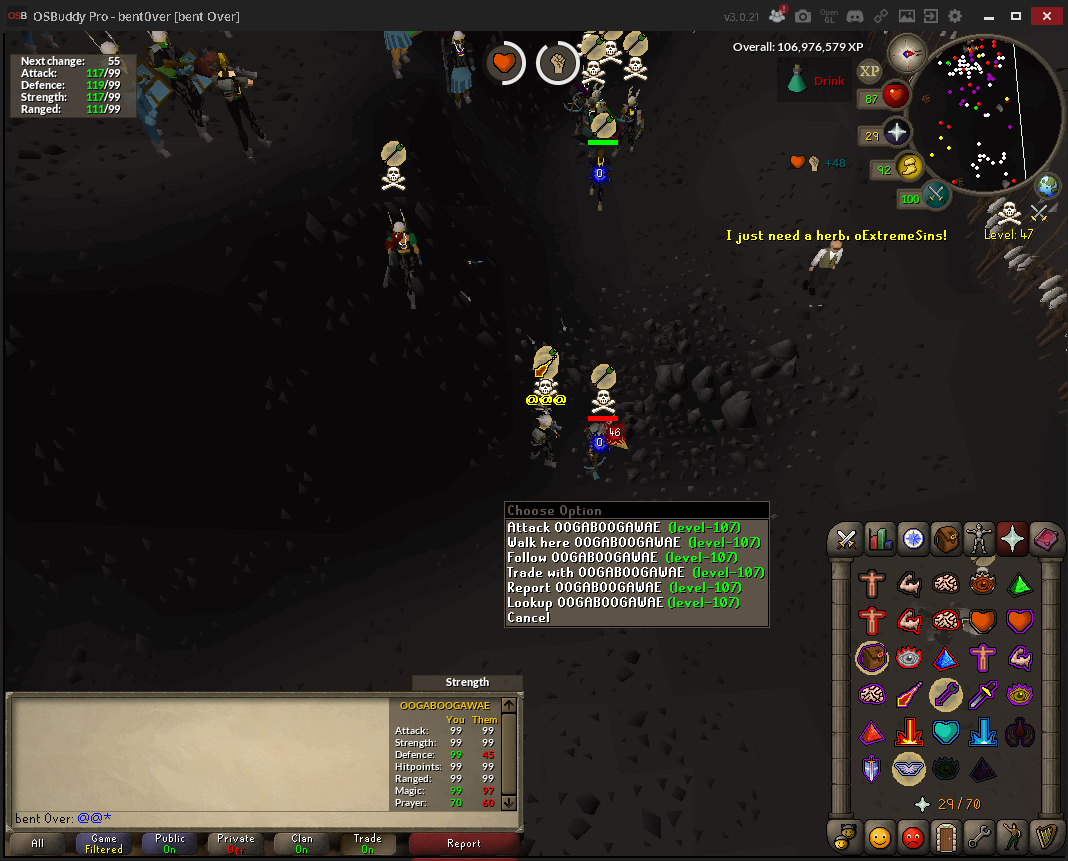Toggle quick prayers with the prayer orb

pyautogui.click(x=897, y=134)
